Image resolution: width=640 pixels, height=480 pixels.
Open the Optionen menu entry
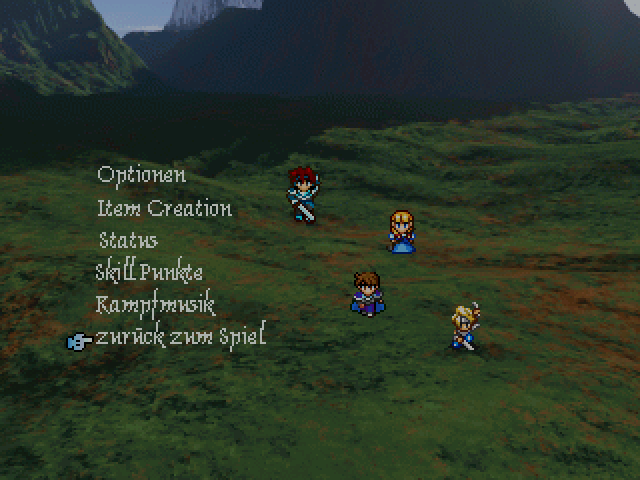click(x=141, y=175)
